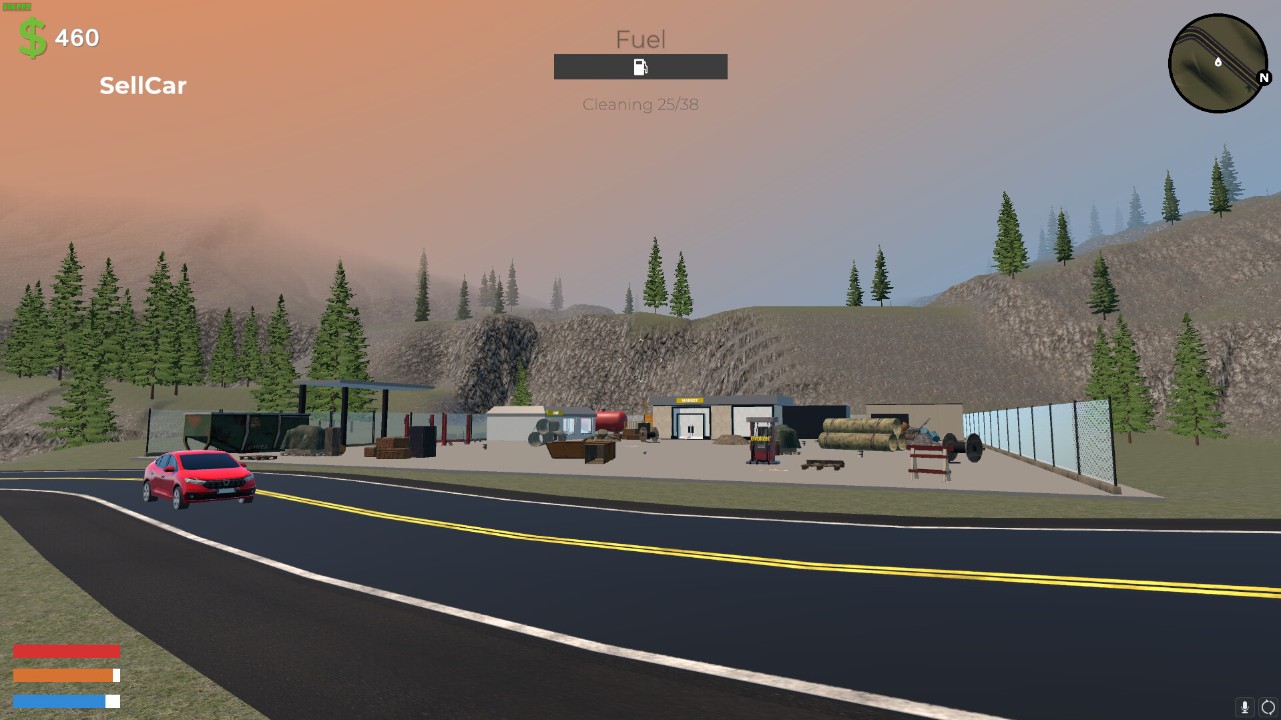
Task: Click the fuel pump icon inside the Fuel bar
Action: pos(640,66)
